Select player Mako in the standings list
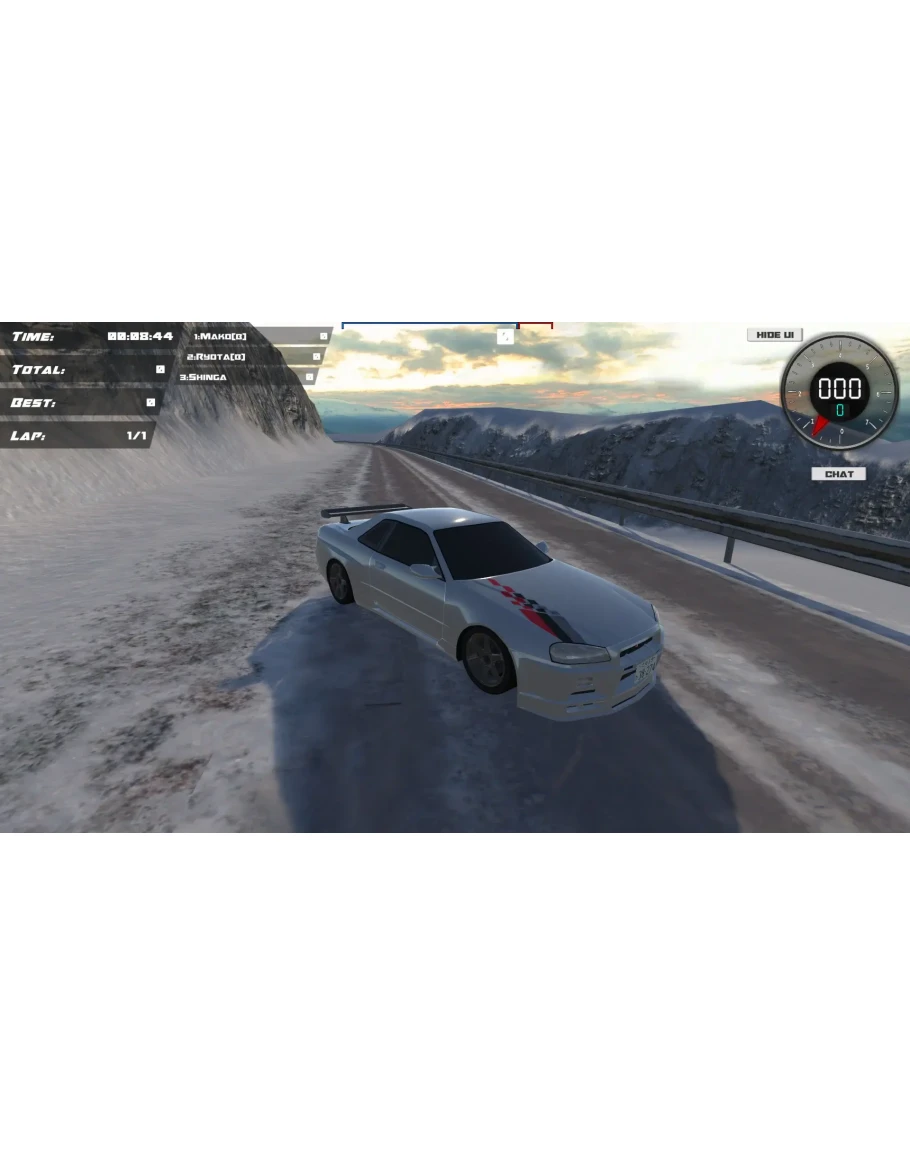The width and height of the screenshot is (910, 1155). [x=220, y=336]
